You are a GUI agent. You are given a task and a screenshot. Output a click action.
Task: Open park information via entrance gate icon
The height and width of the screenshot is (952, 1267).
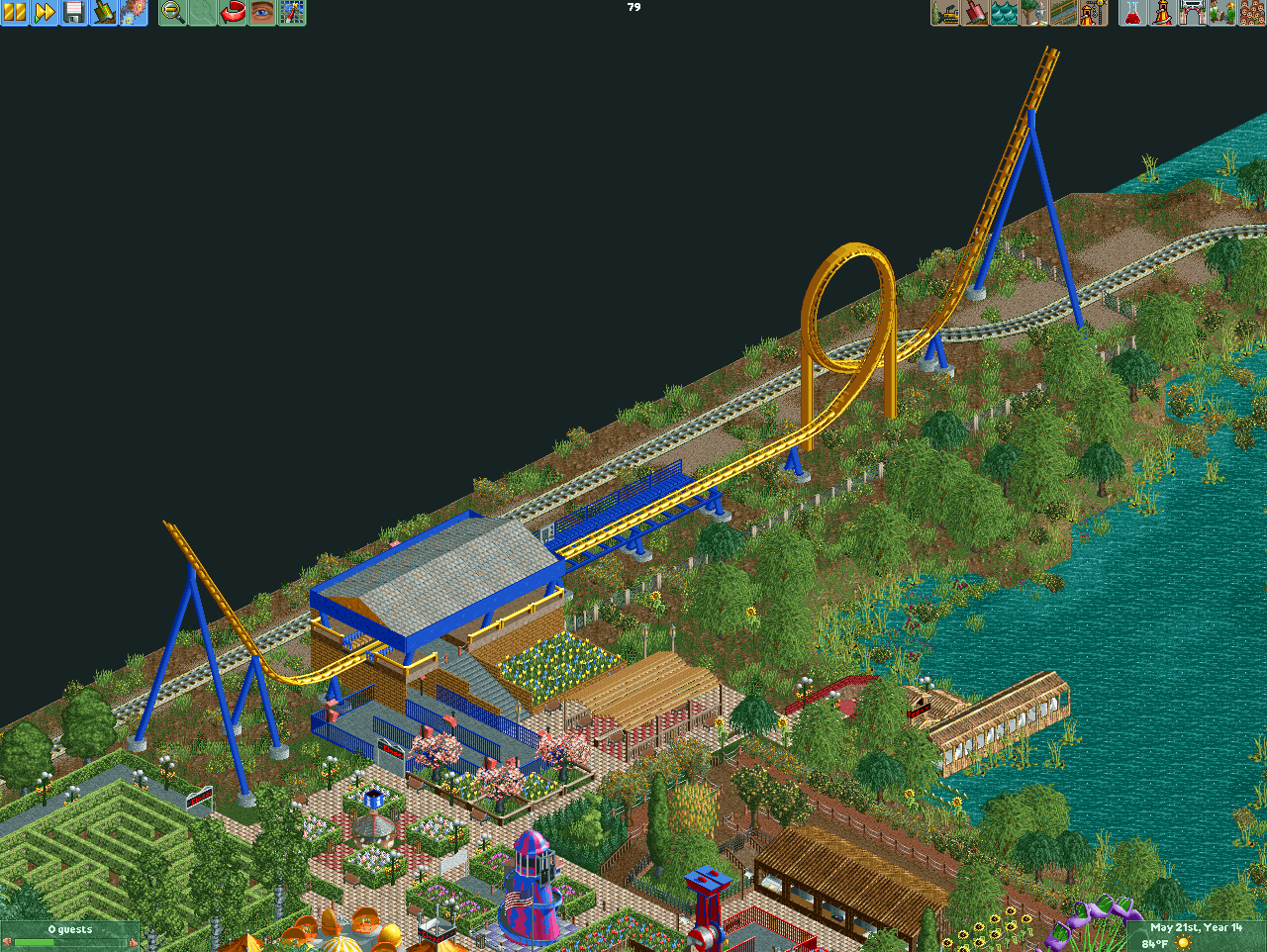pos(1192,13)
